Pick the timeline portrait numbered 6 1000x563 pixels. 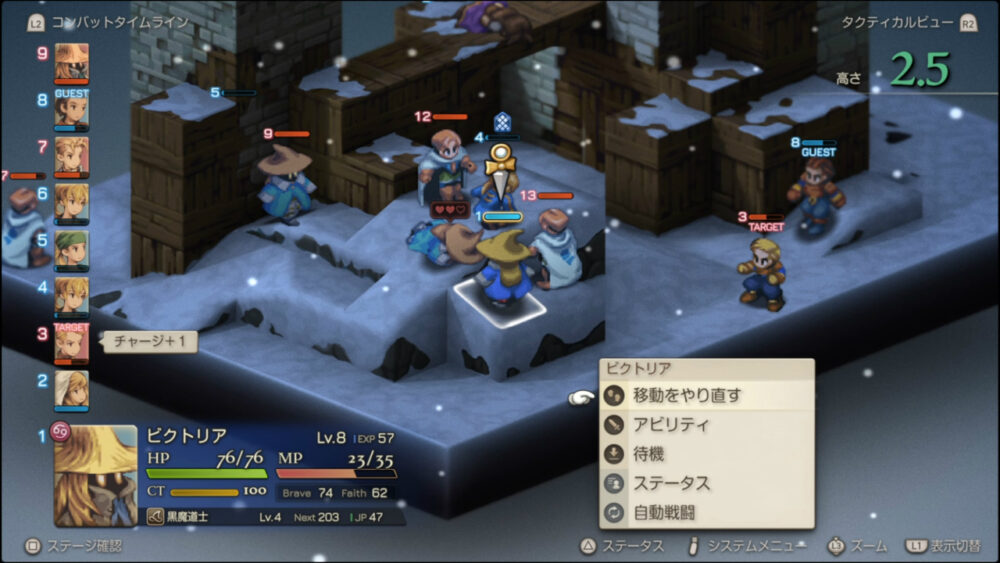[71, 202]
